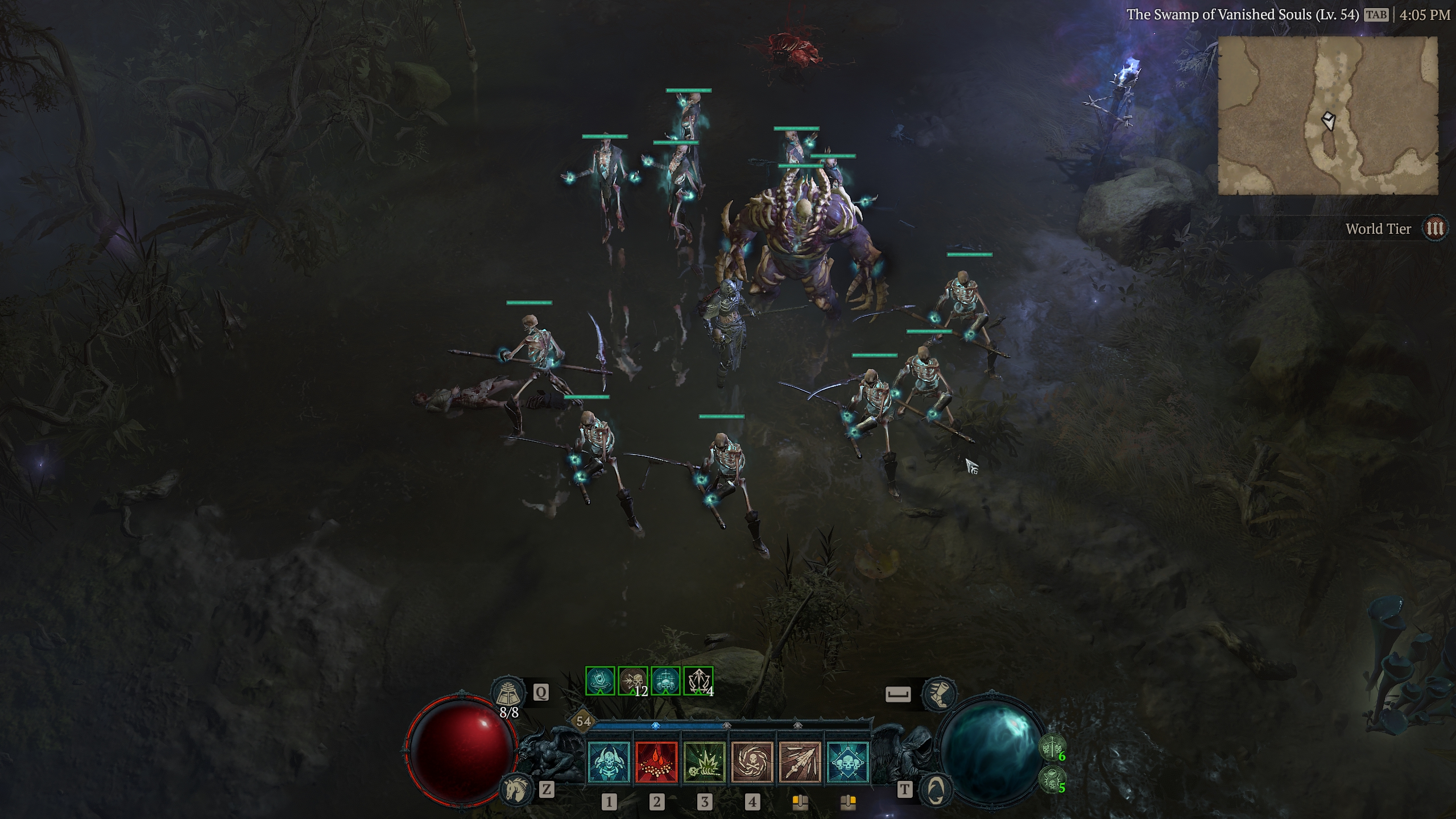The height and width of the screenshot is (819, 1456).
Task: Trigger the brown swirling skull skill
Action: (752, 762)
